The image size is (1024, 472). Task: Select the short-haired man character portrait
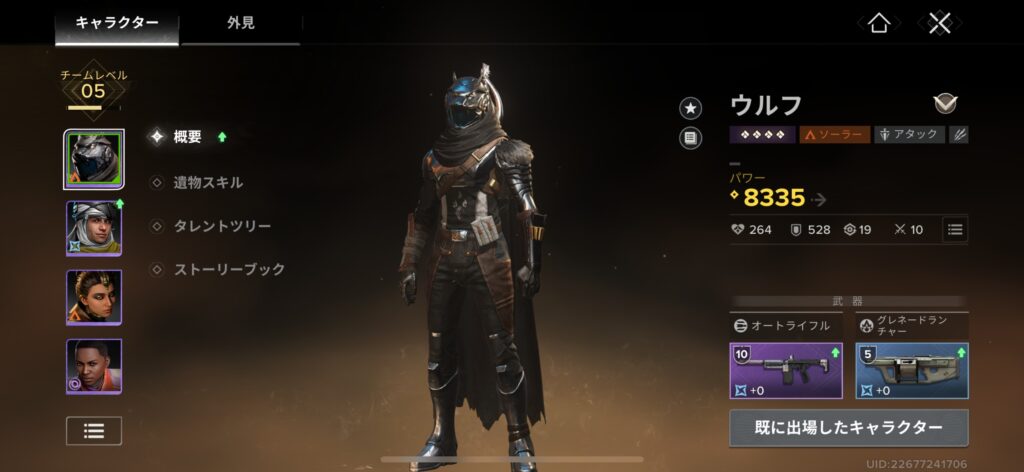pyautogui.click(x=94, y=366)
